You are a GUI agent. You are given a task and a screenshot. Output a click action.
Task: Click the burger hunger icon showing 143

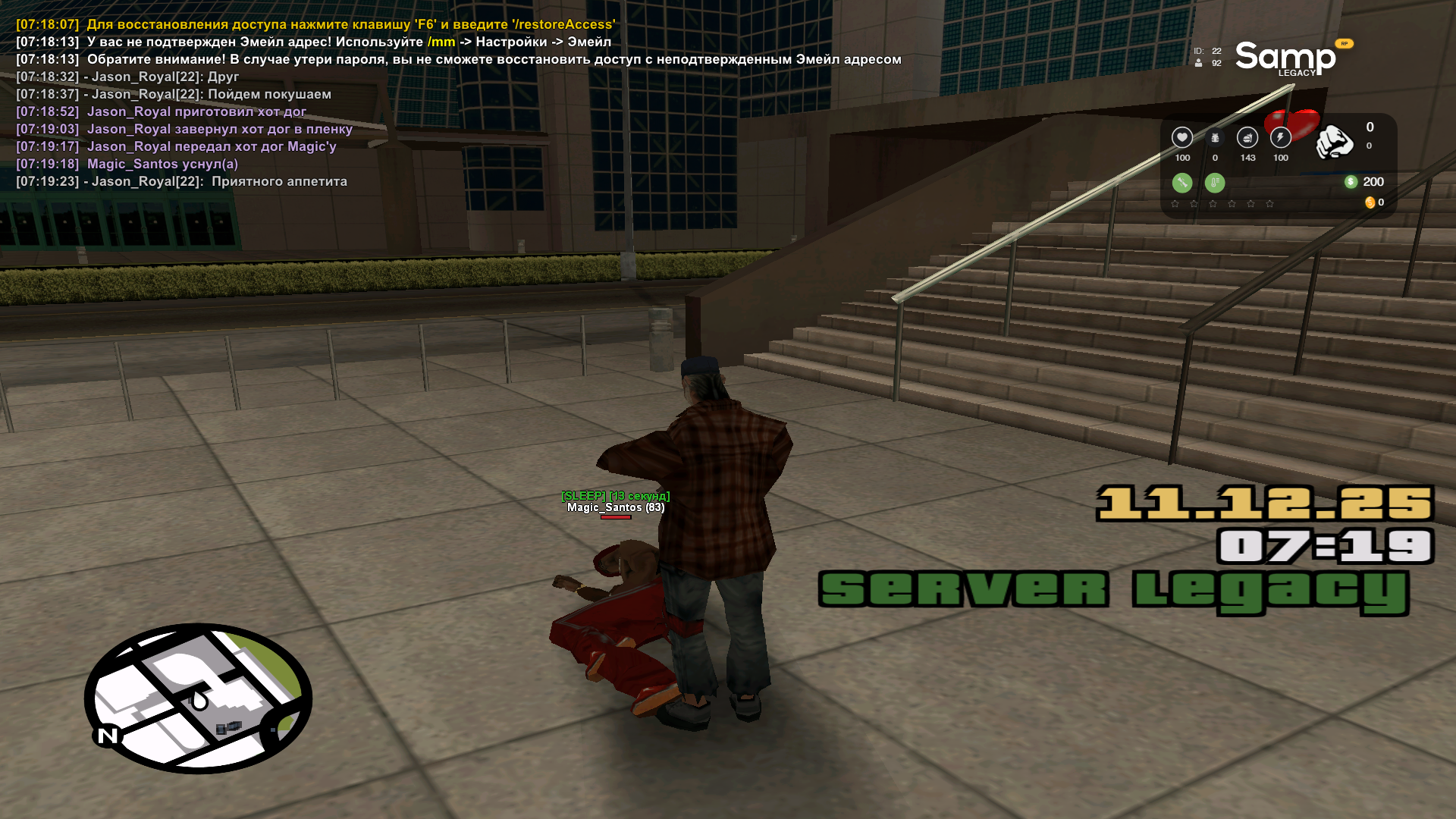pyautogui.click(x=1246, y=138)
